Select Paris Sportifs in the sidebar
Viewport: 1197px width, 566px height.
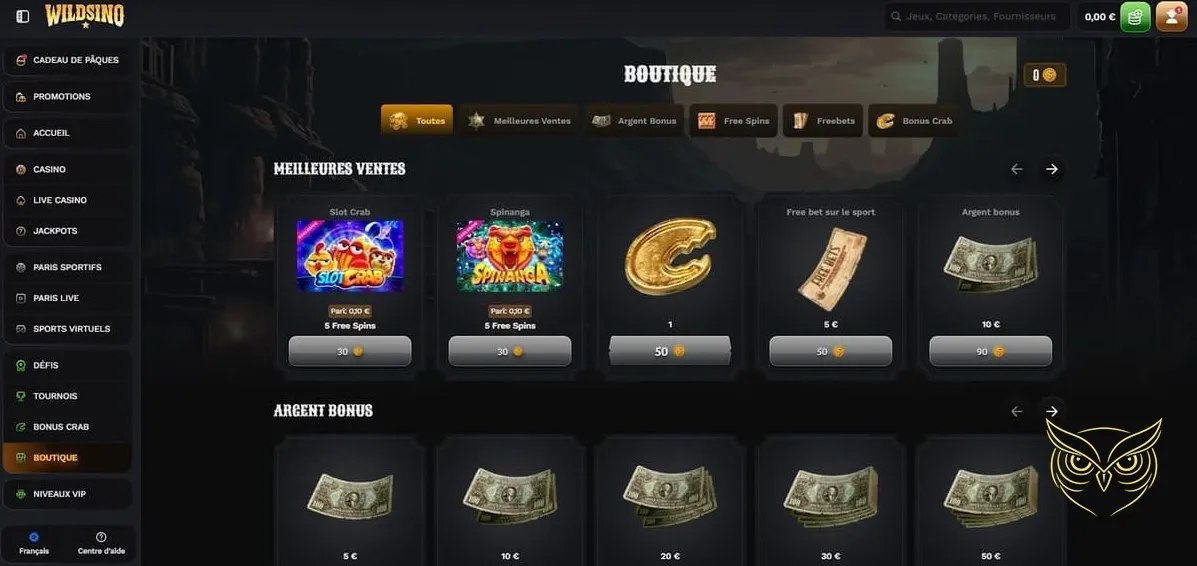(67, 267)
